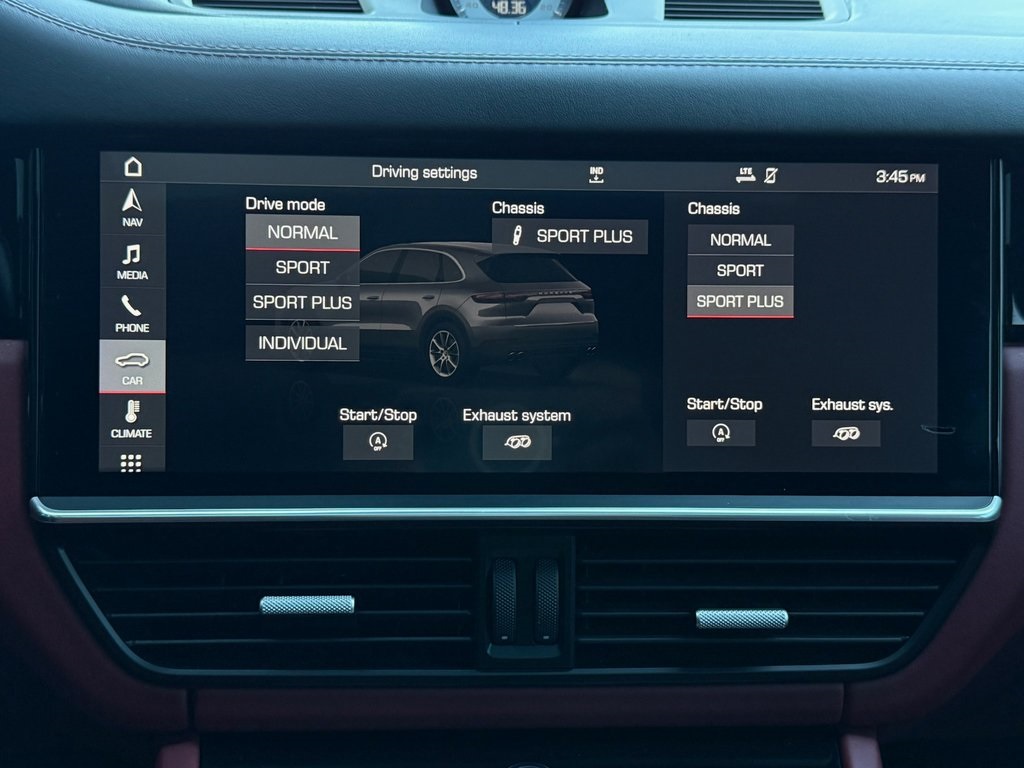Pick SPORT in the Chassis list
This screenshot has width=1024, height=768.
(740, 270)
